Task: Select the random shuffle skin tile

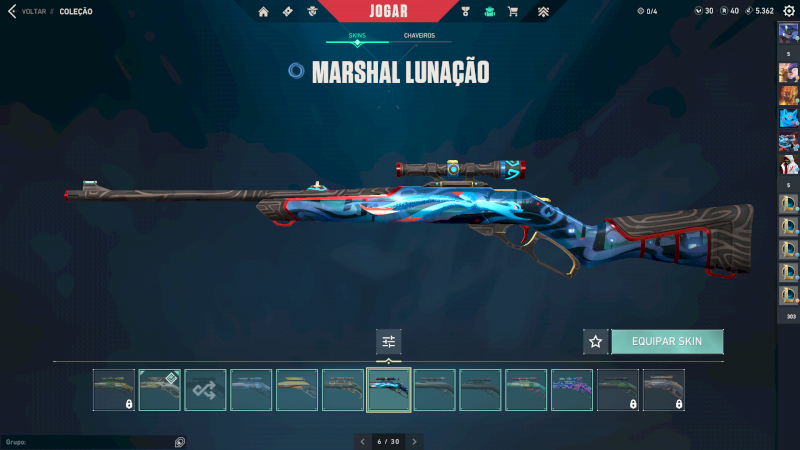Action: pyautogui.click(x=205, y=390)
